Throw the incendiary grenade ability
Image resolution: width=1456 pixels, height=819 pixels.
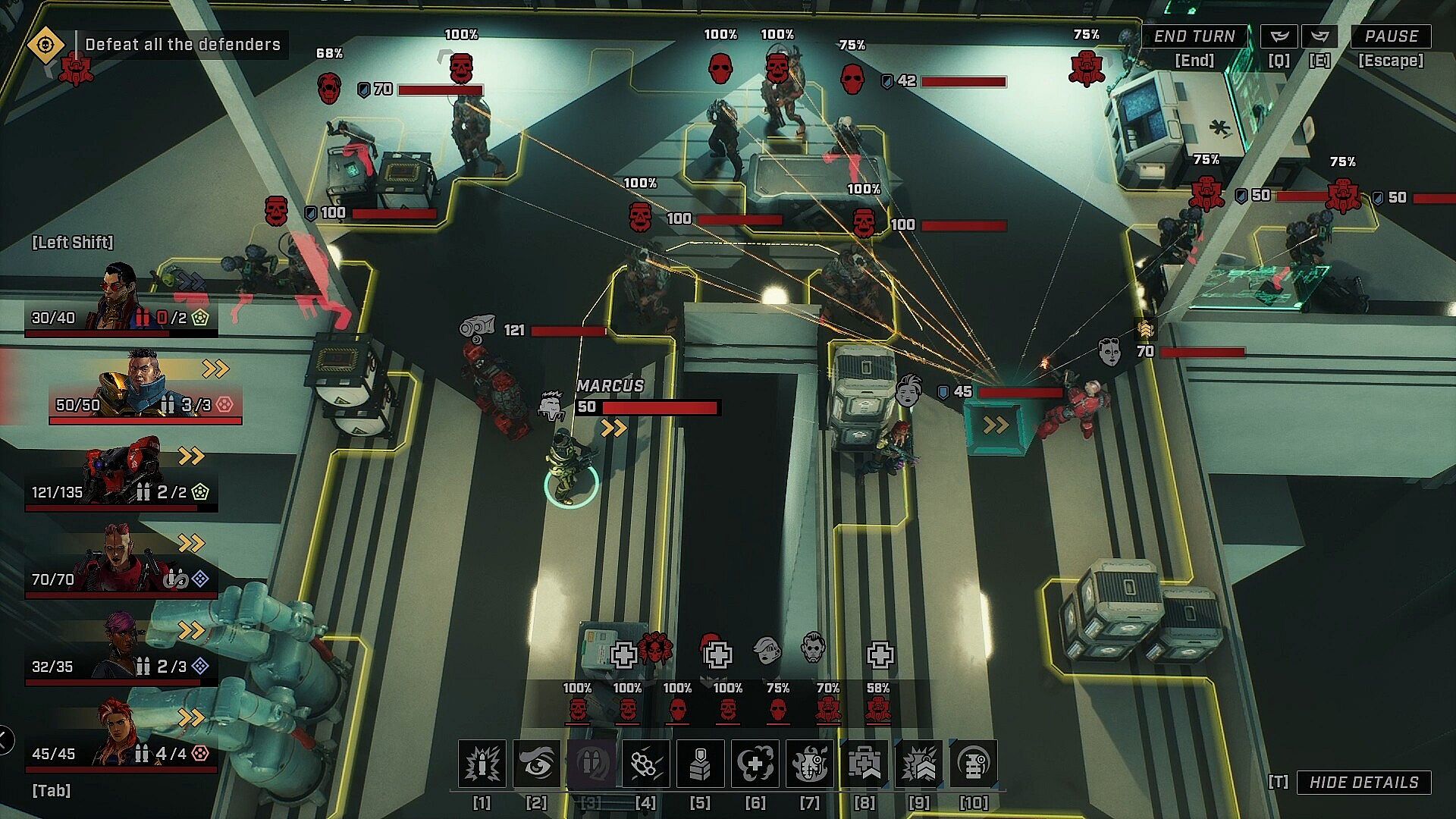[x=809, y=764]
